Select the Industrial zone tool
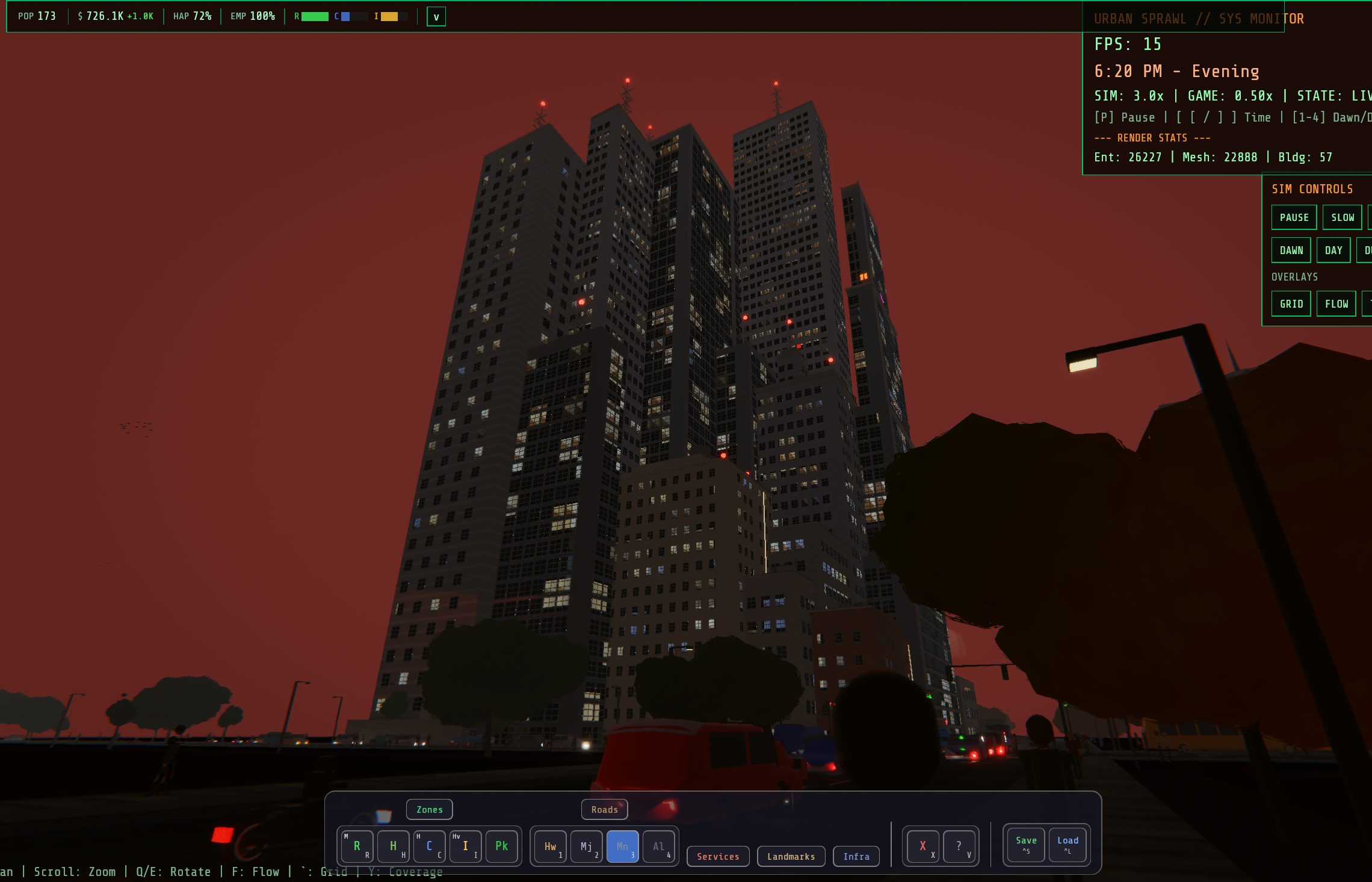This screenshot has height=882, width=1372. click(x=465, y=846)
